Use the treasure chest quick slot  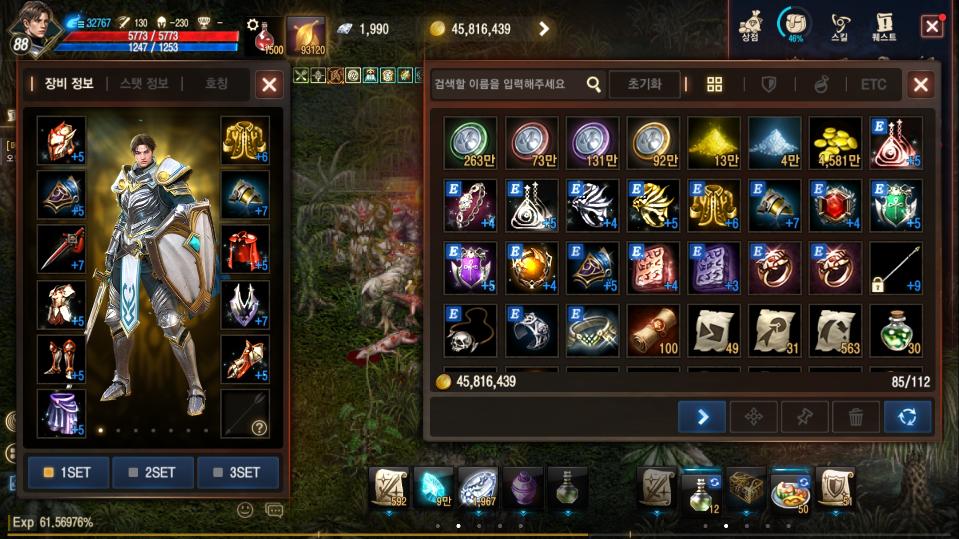(x=746, y=487)
